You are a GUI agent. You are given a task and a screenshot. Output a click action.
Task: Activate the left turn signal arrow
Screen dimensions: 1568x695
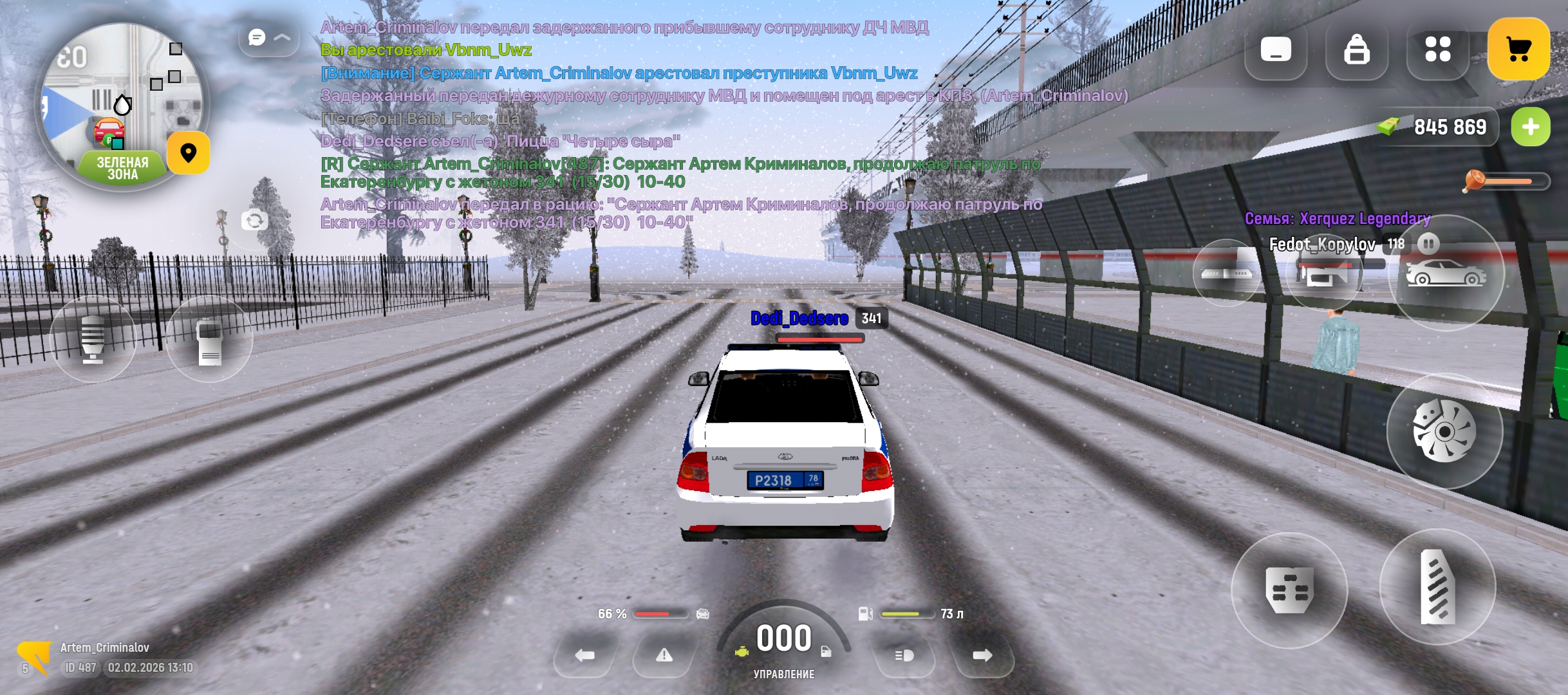tap(584, 655)
